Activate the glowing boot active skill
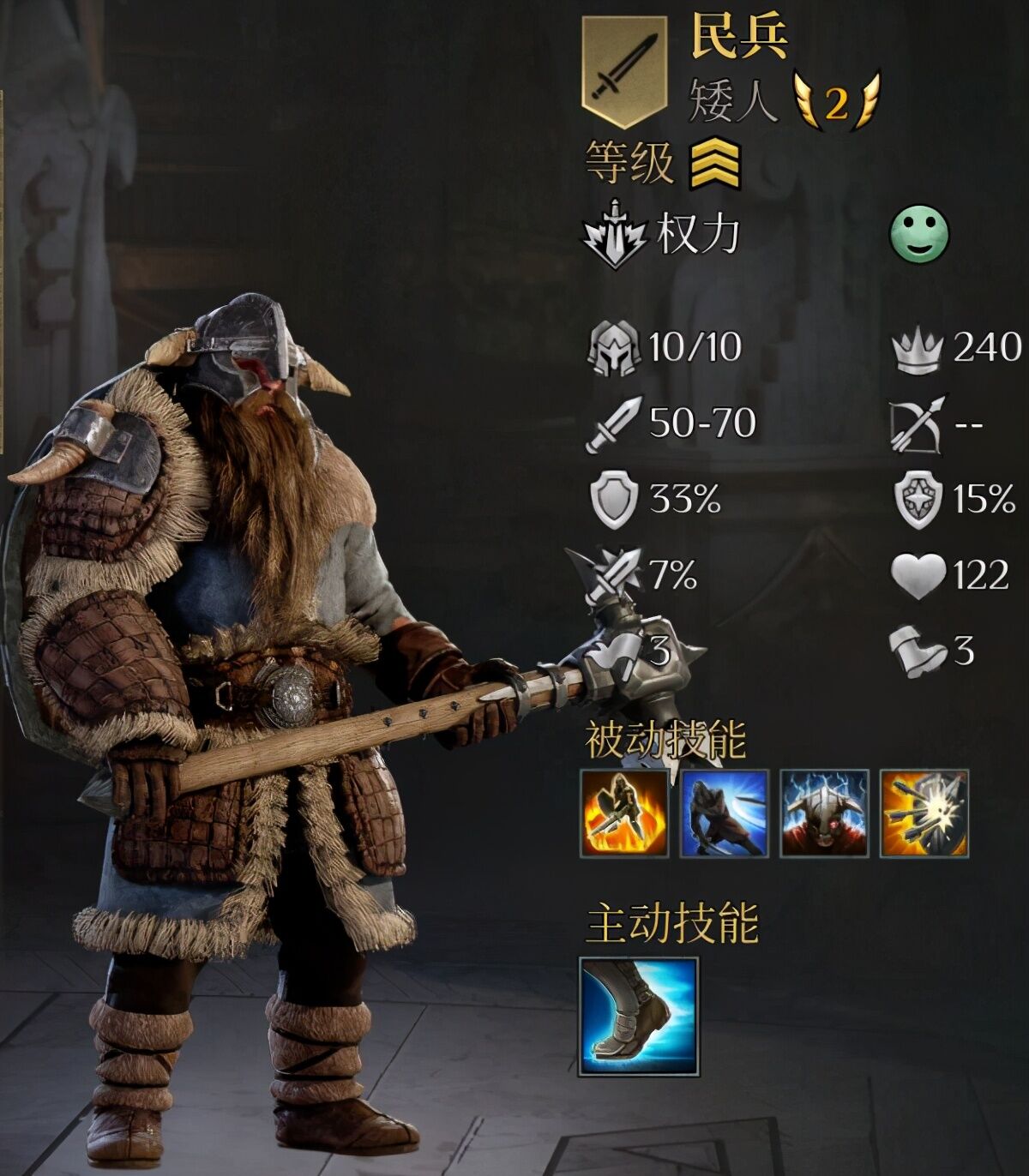The height and width of the screenshot is (1176, 1029). 639,1017
